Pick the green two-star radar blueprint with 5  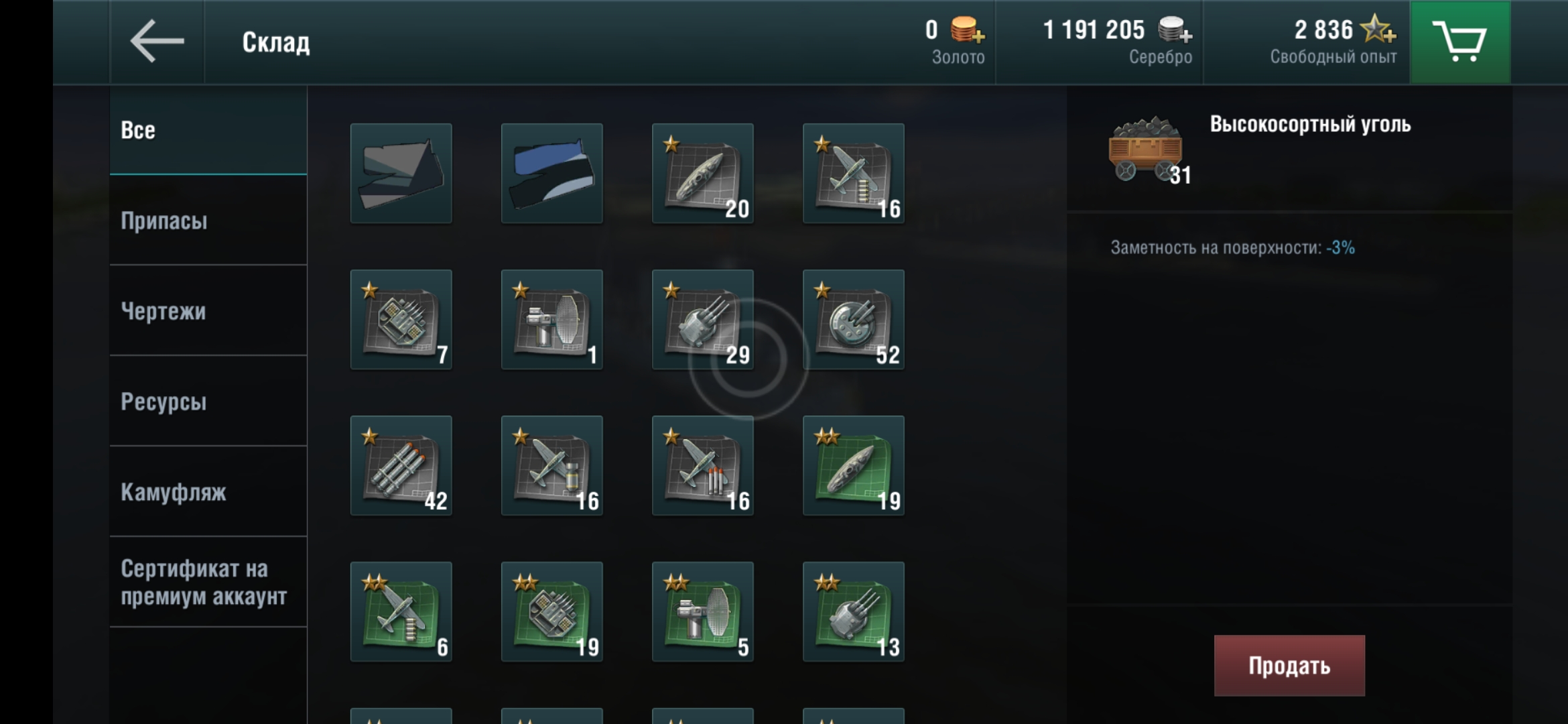pos(702,612)
